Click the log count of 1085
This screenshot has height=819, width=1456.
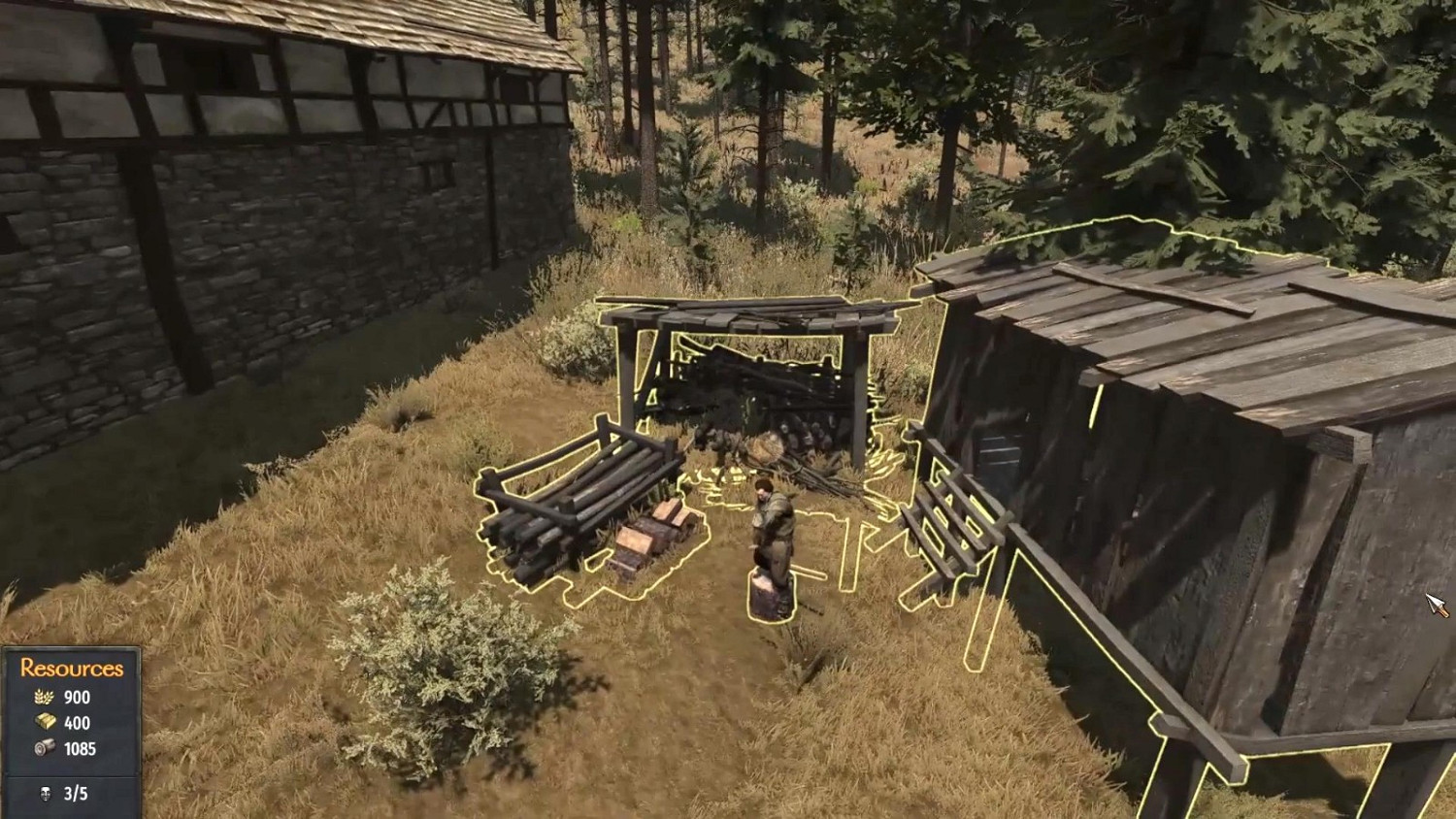(x=83, y=748)
